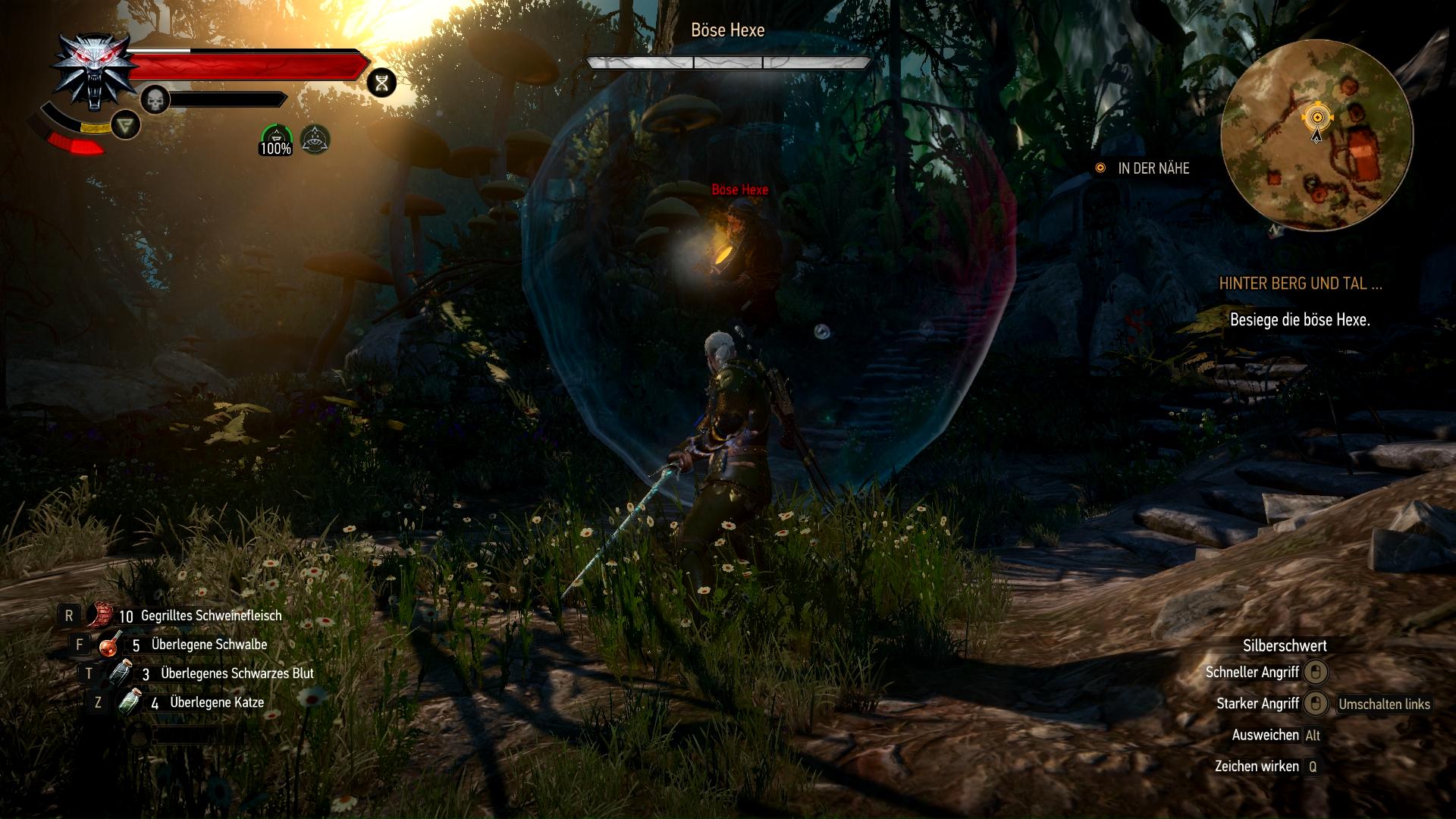Select the skull toxicity icon
Screen dimensions: 1456x819
[x=155, y=99]
